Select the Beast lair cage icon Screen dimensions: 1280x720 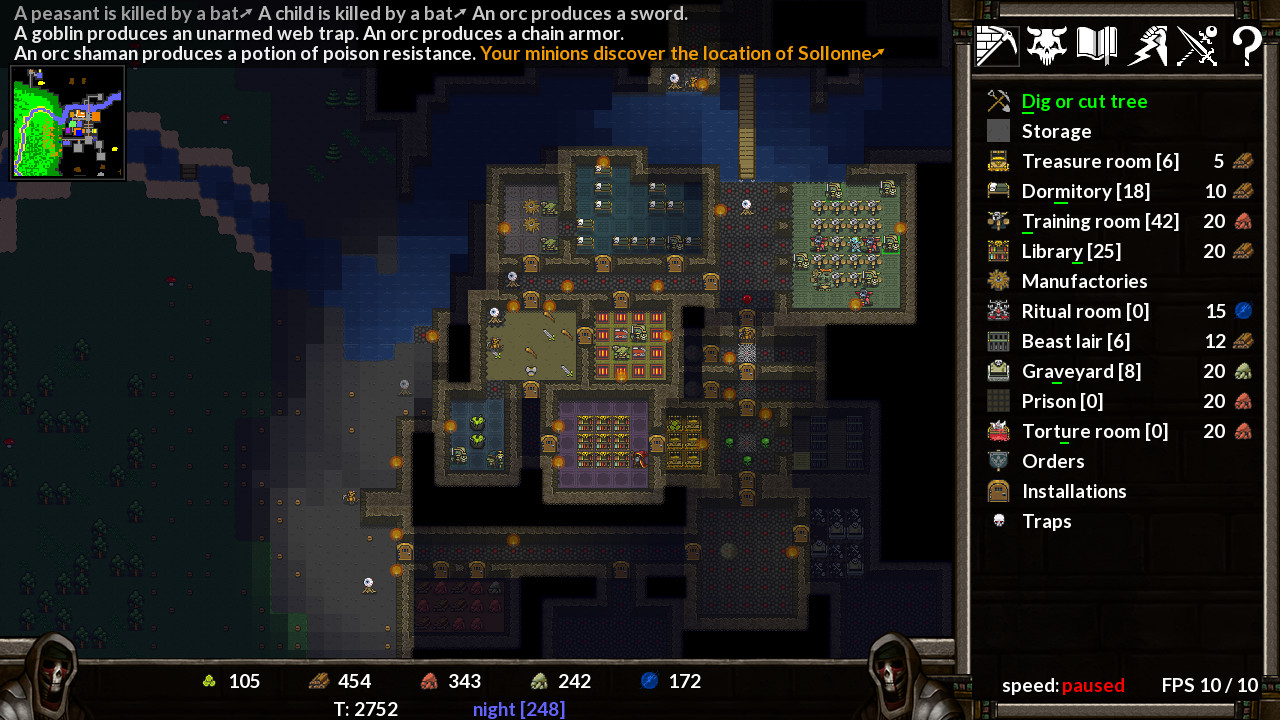coord(997,341)
